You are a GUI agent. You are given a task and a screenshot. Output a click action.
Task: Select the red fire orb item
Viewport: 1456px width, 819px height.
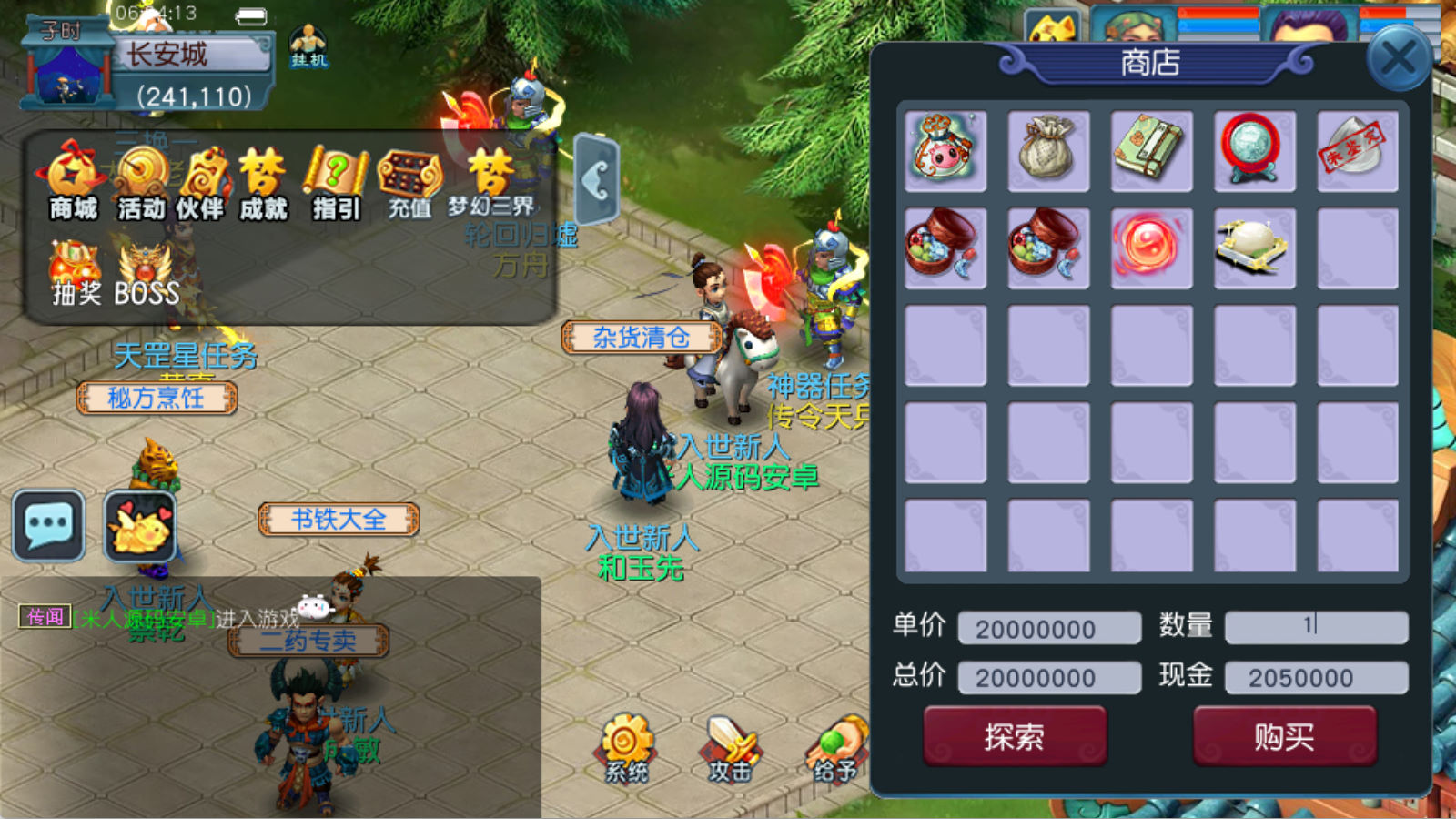pos(1151,248)
